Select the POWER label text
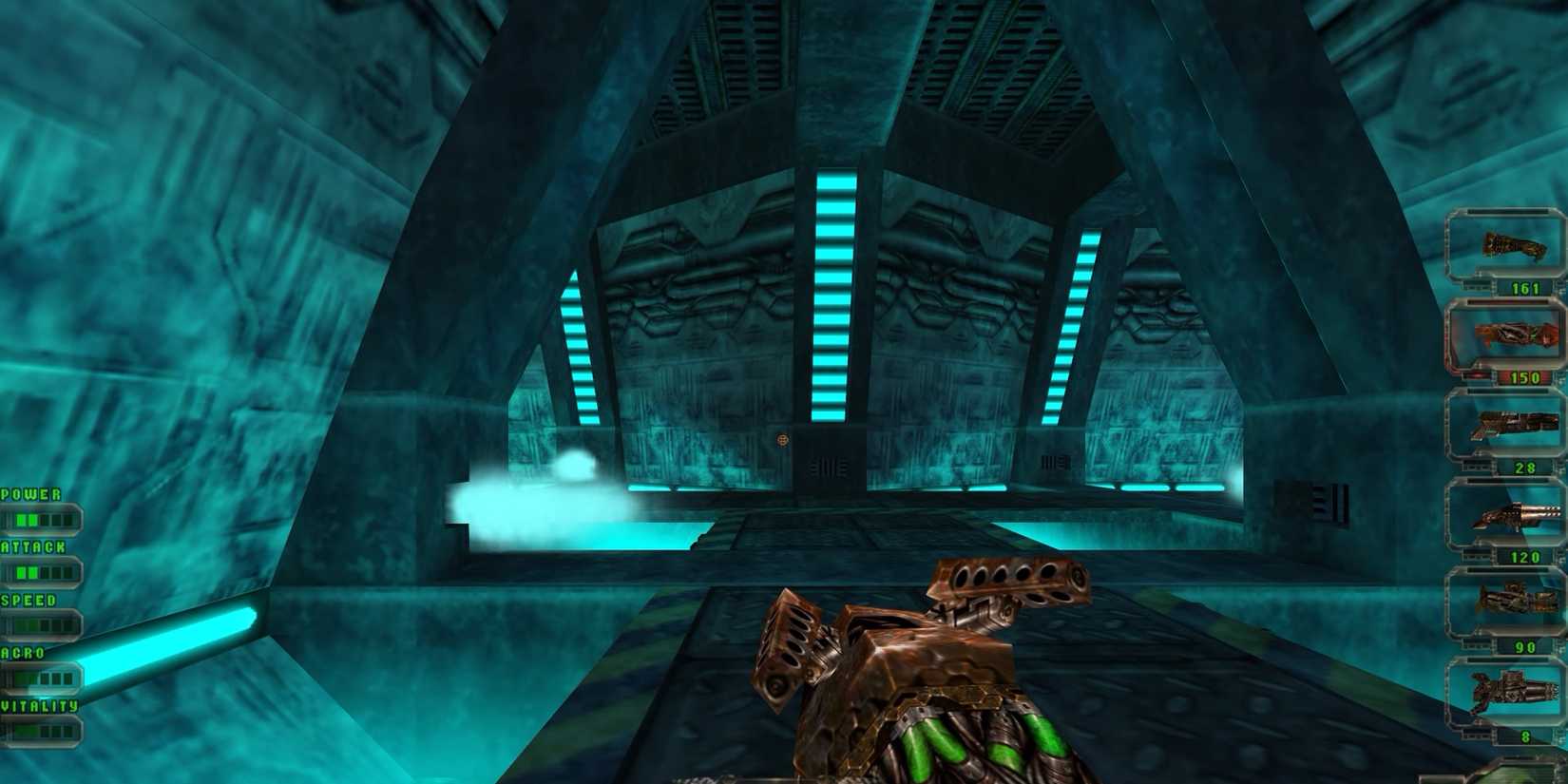Image resolution: width=1568 pixels, height=784 pixels. (x=30, y=495)
